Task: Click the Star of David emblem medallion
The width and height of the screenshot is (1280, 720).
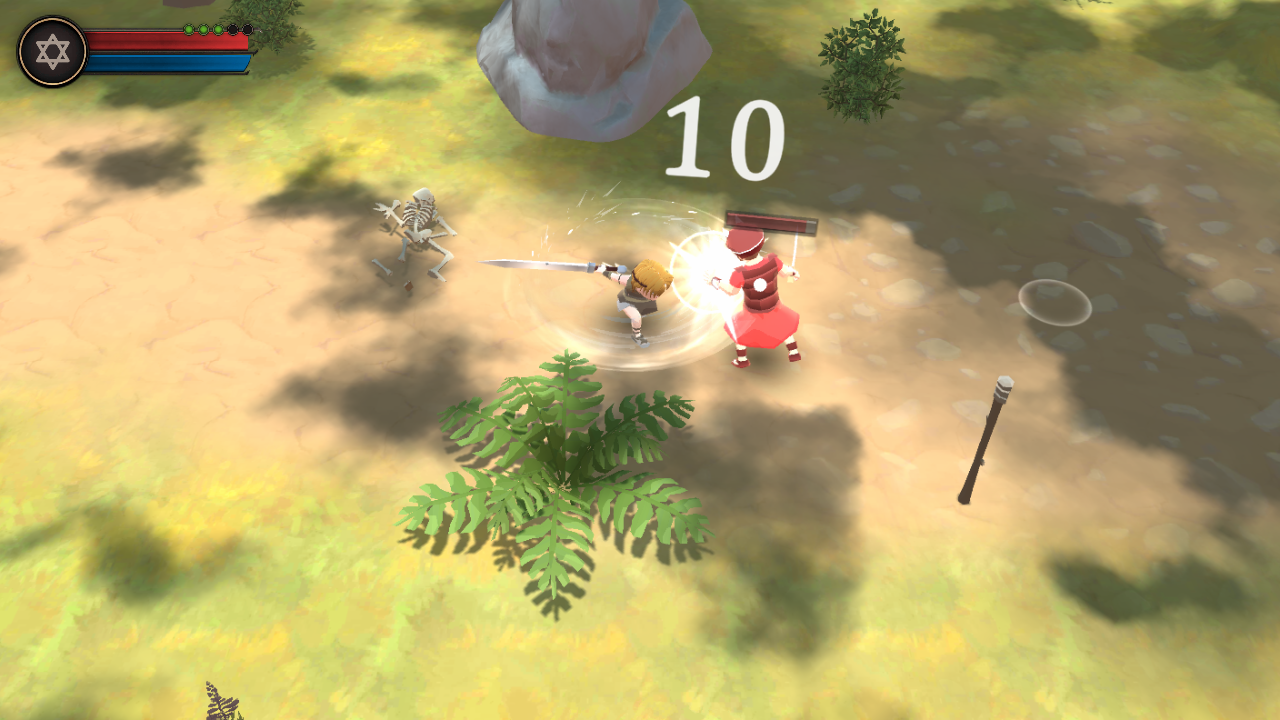Action: click(x=52, y=49)
